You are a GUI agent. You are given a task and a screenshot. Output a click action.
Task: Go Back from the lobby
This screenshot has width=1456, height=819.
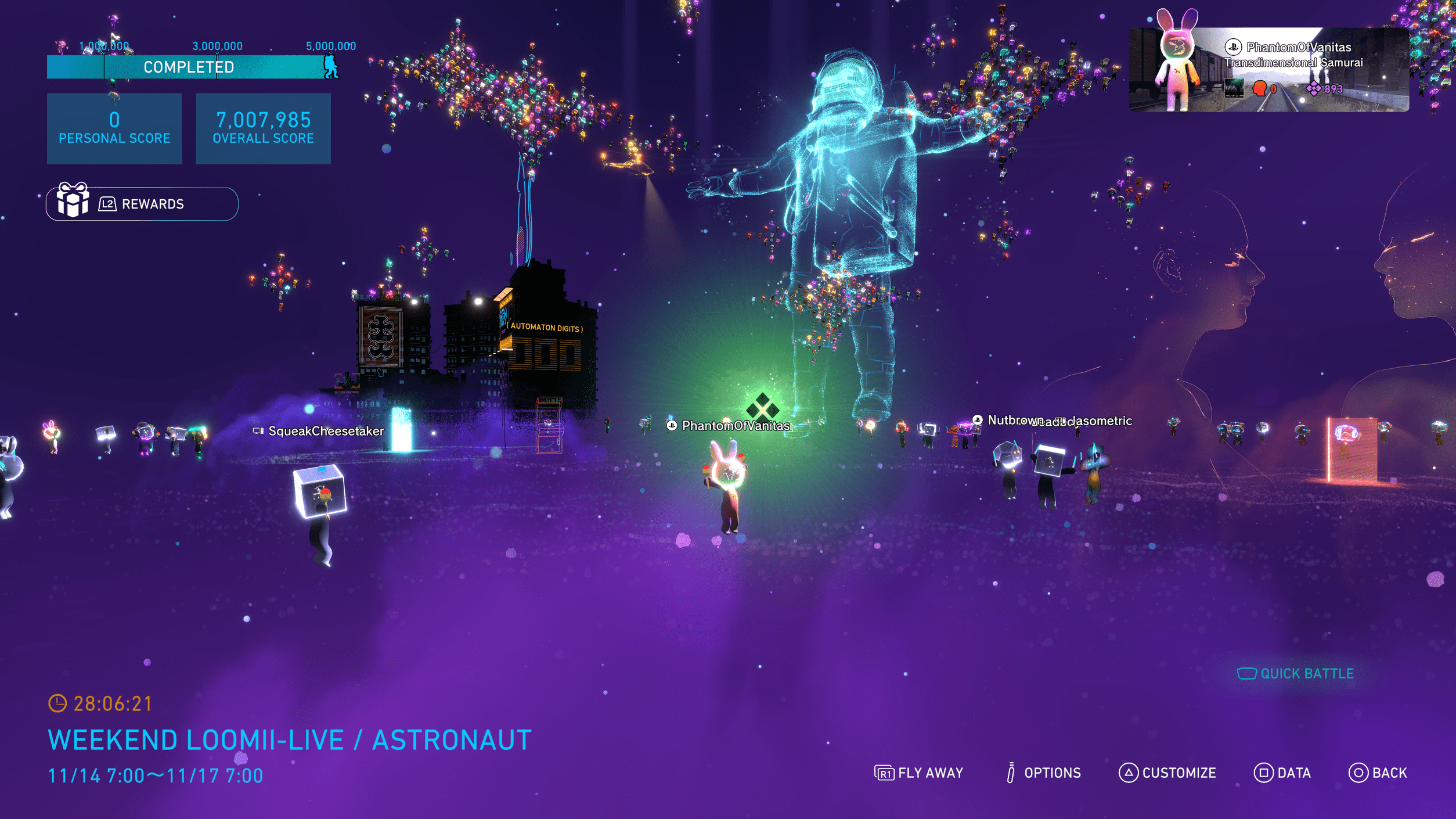pyautogui.click(x=1378, y=773)
